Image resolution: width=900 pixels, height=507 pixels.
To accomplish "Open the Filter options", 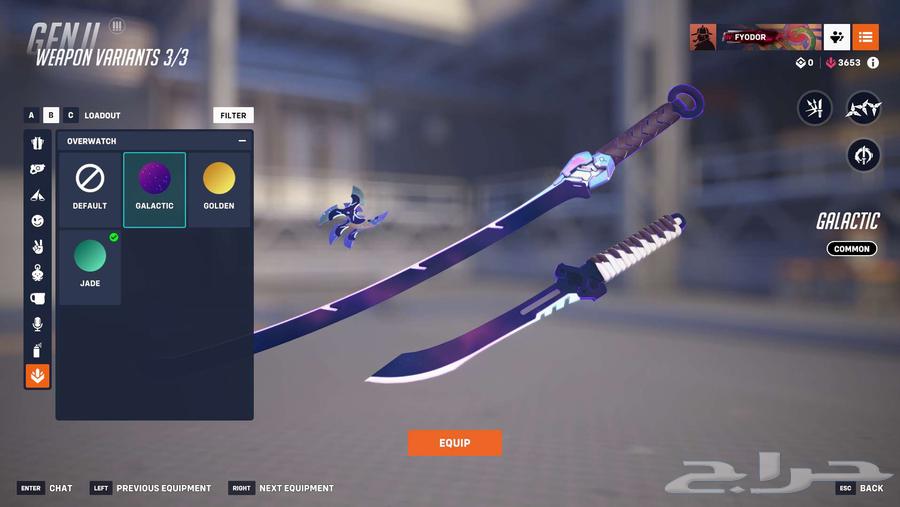I will tap(233, 115).
